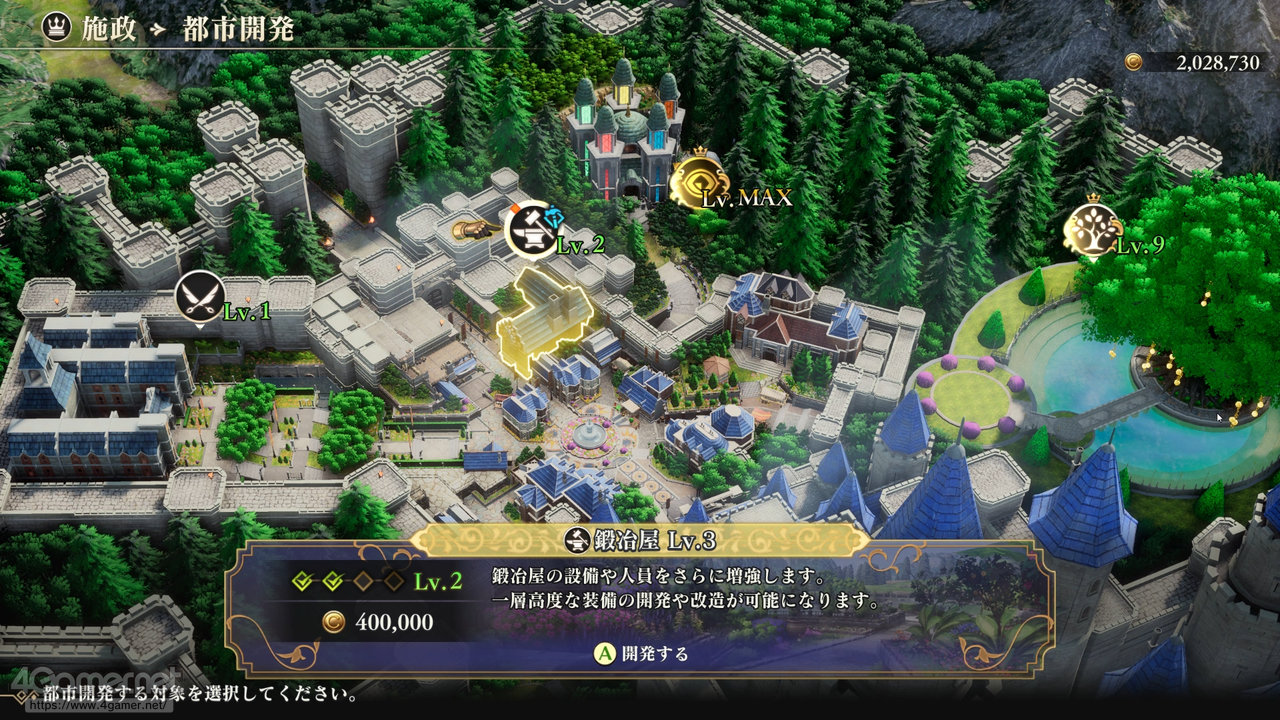This screenshot has width=1280, height=720.
Task: Select the highlighted yellow blacksmith building
Action: click(543, 322)
